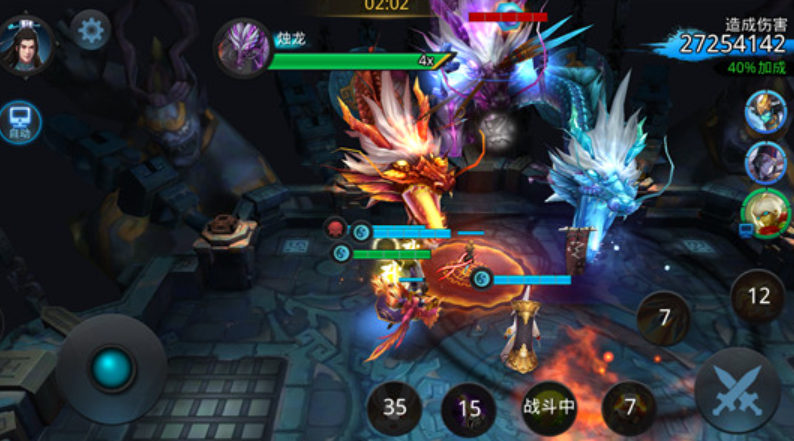Activate the skill showing cooldown 35
The height and width of the screenshot is (441, 794).
click(x=395, y=407)
